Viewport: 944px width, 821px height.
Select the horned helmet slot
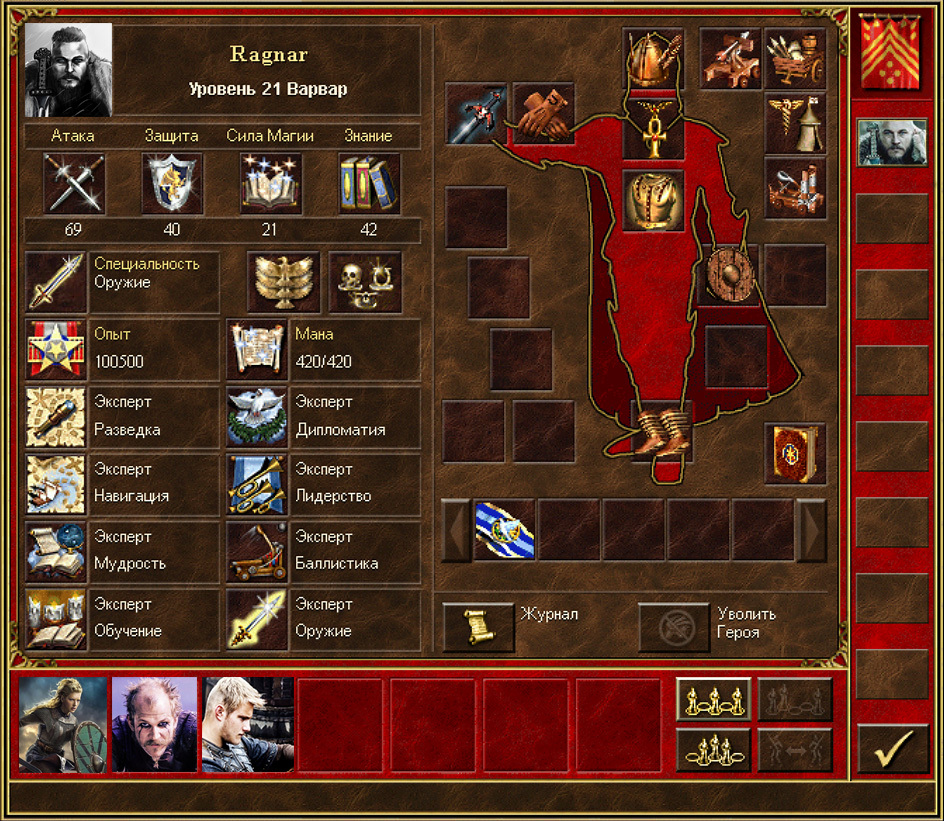point(653,59)
